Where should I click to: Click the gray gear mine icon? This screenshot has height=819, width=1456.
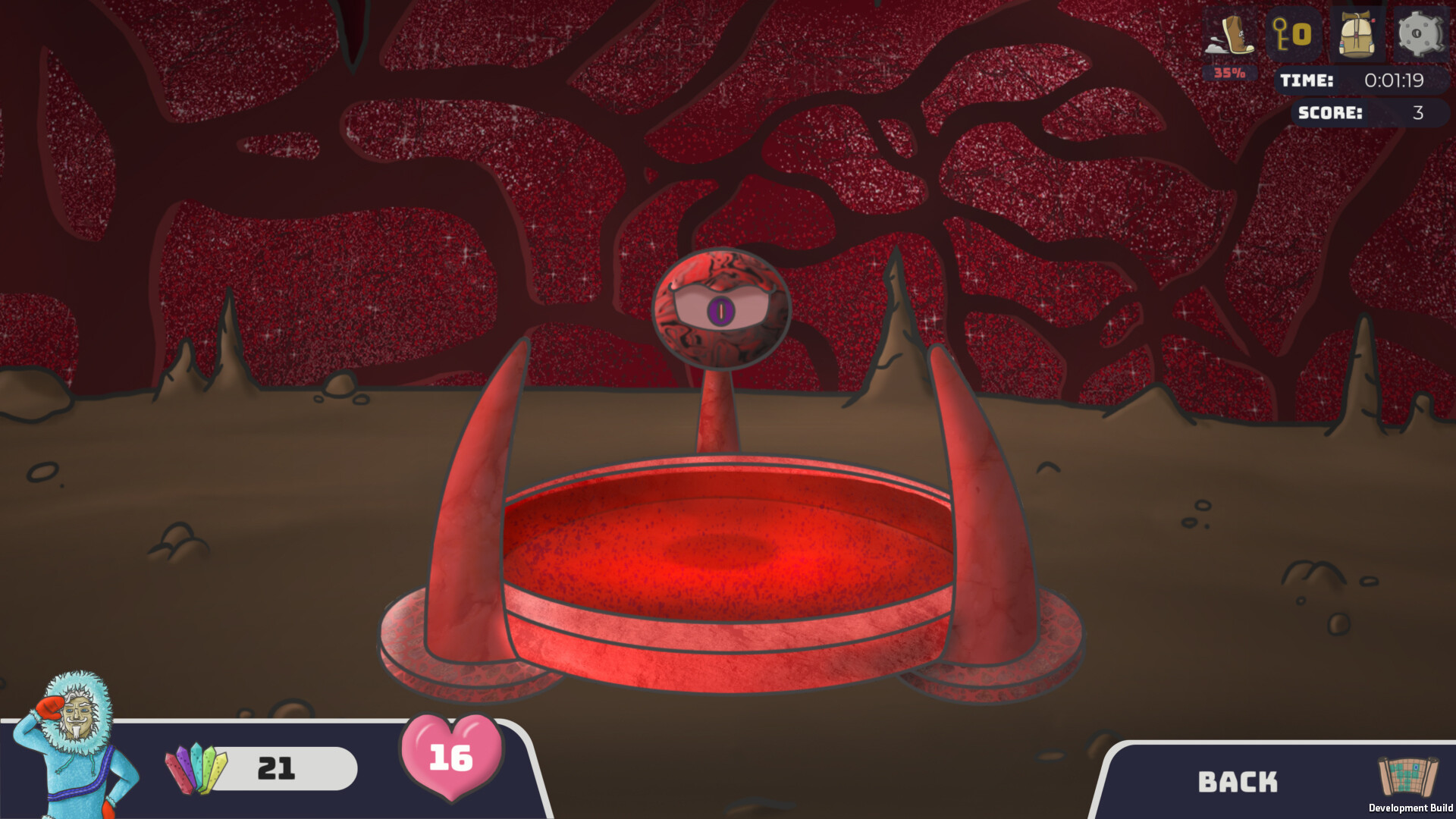pyautogui.click(x=1420, y=33)
